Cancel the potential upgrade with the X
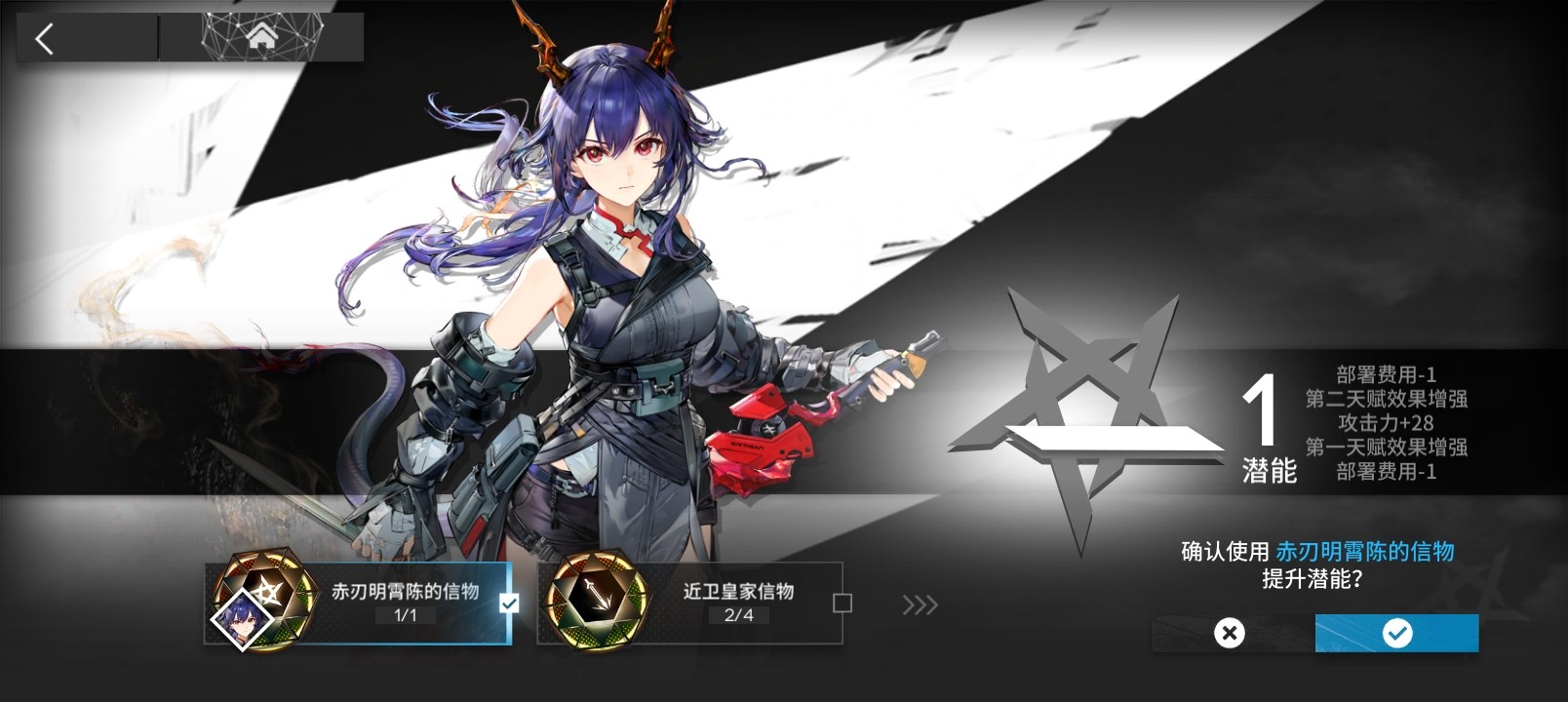 [x=1230, y=634]
